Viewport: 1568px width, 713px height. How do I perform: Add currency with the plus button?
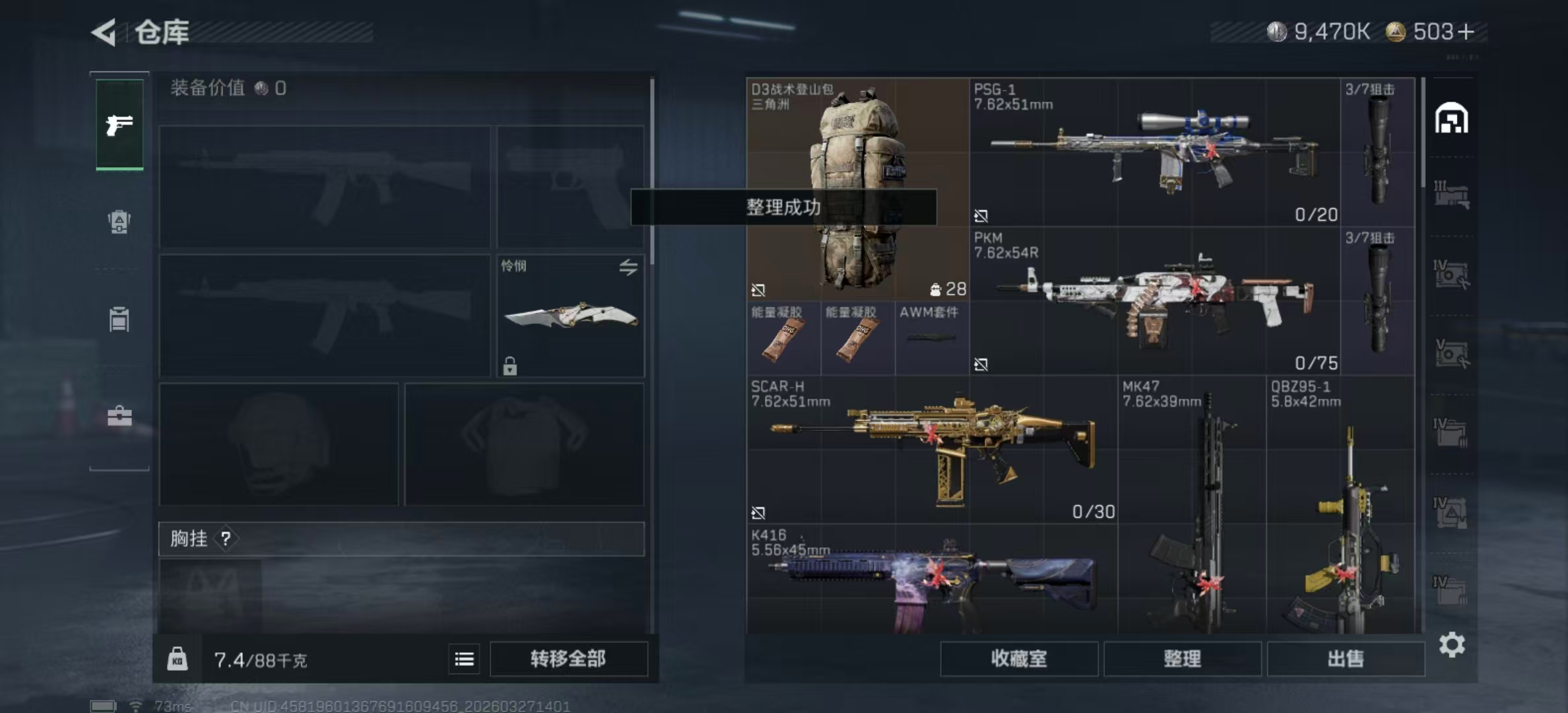(x=1466, y=32)
